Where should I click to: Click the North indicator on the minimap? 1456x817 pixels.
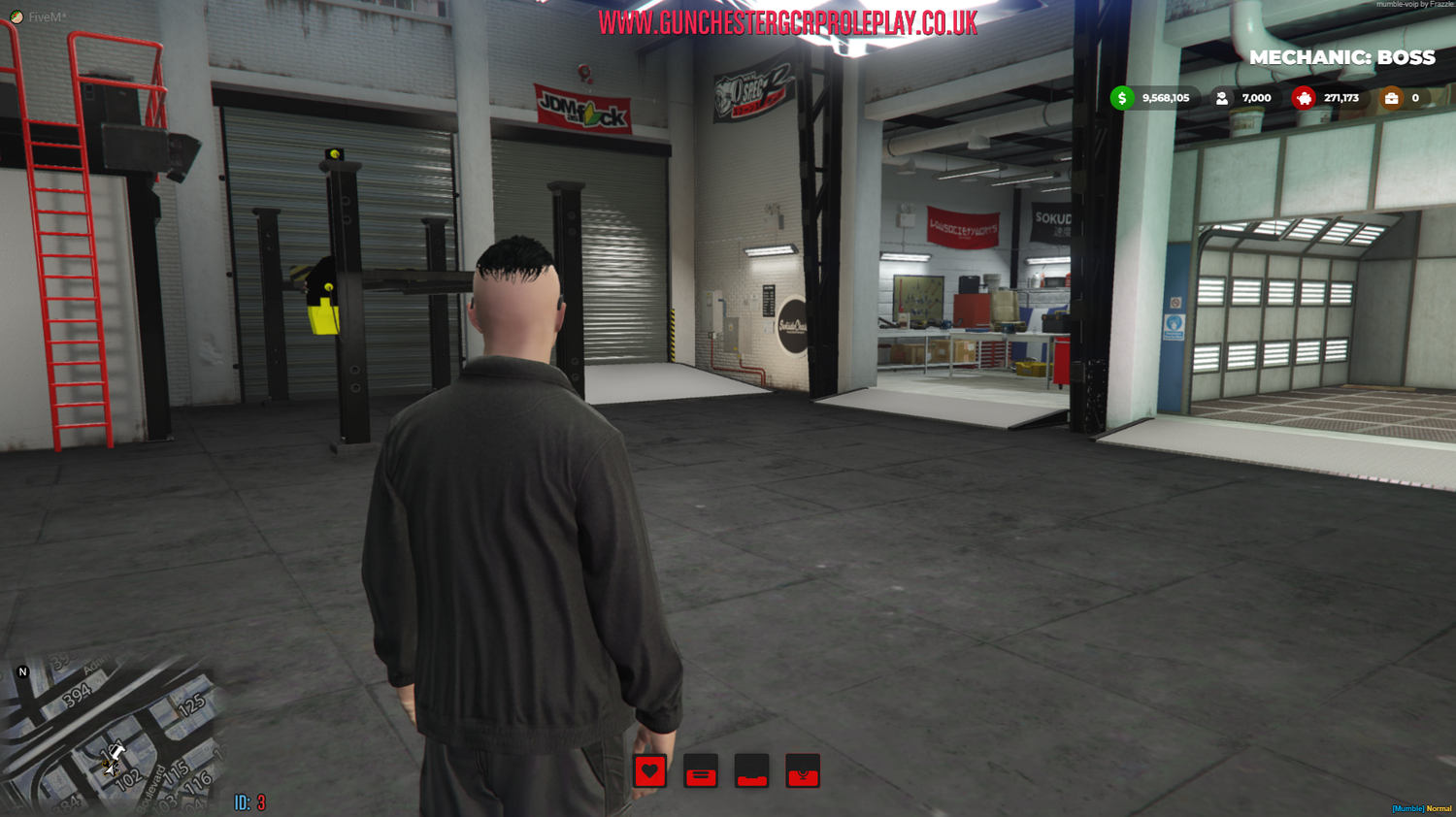(20, 671)
